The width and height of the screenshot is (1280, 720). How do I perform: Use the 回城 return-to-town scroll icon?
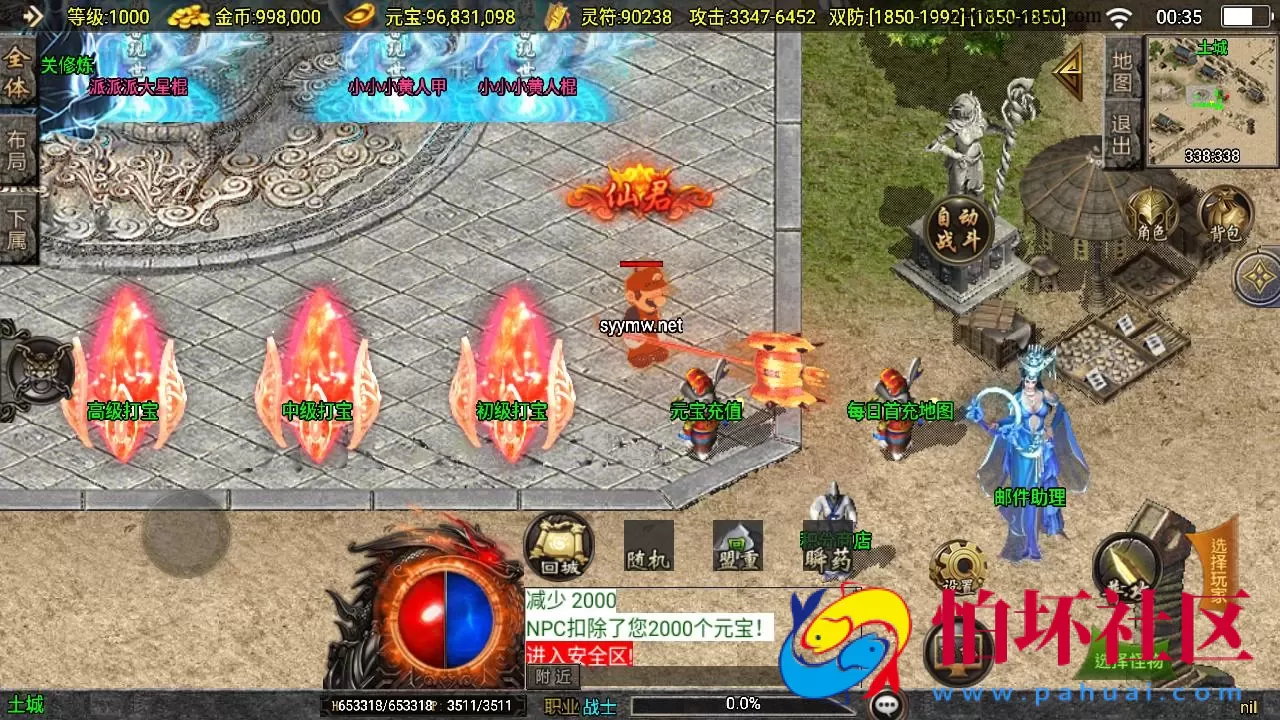[x=557, y=547]
